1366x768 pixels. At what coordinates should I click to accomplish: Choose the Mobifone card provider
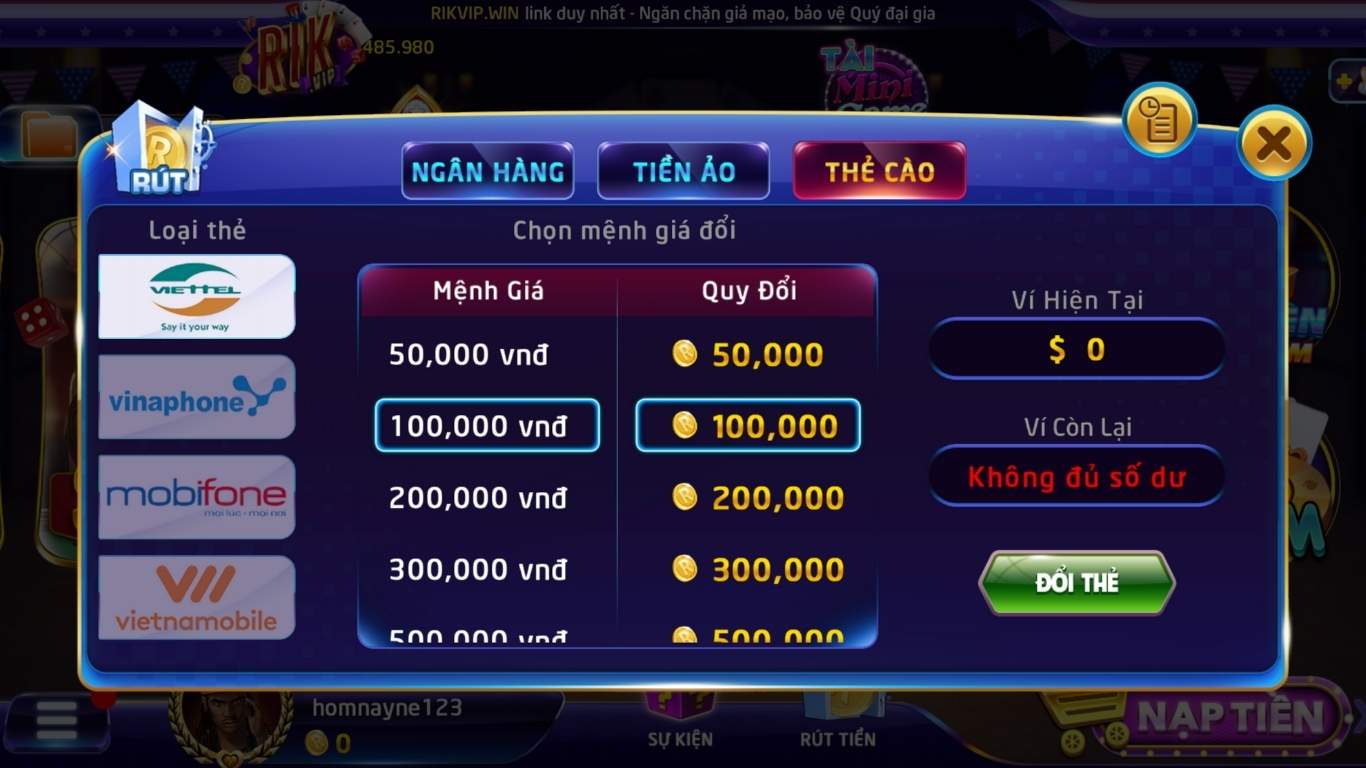(x=196, y=497)
